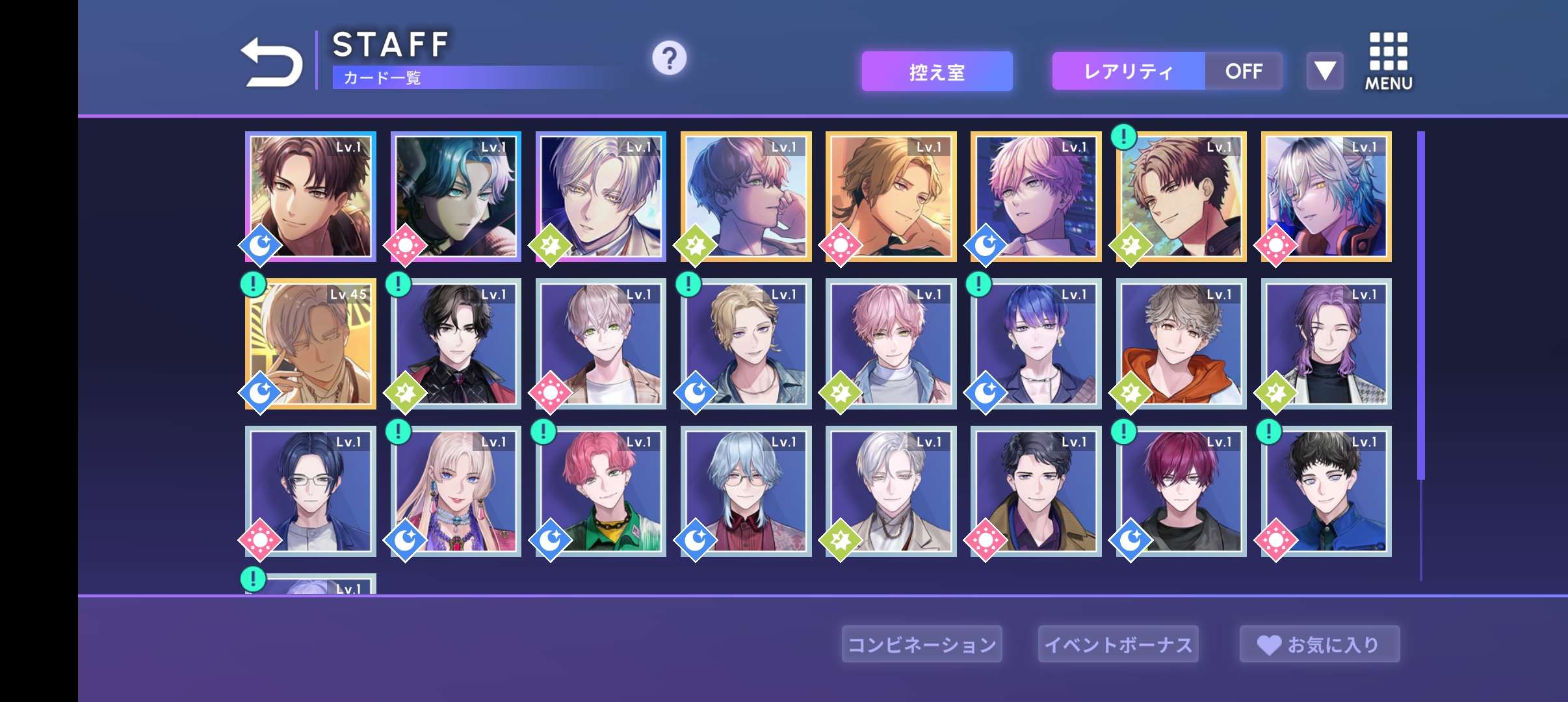View the イベントボーナス event bonus
This screenshot has width=1568, height=702.
click(1118, 644)
